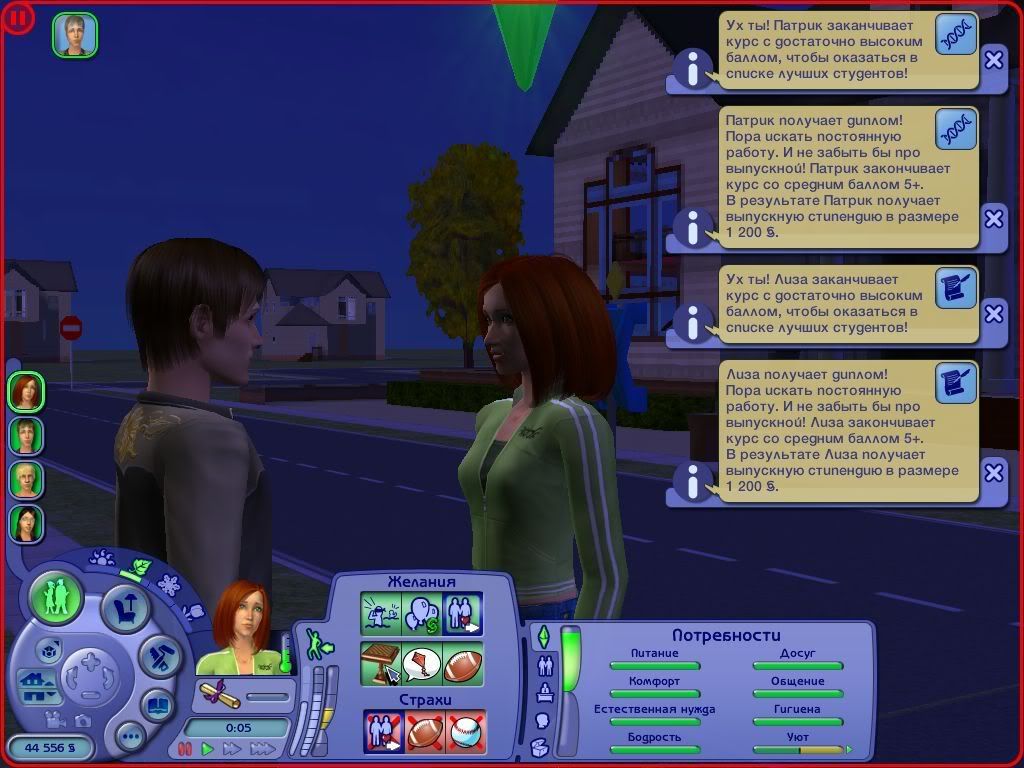
Task: Select the kite want in the Желания panel
Action: coord(422,664)
